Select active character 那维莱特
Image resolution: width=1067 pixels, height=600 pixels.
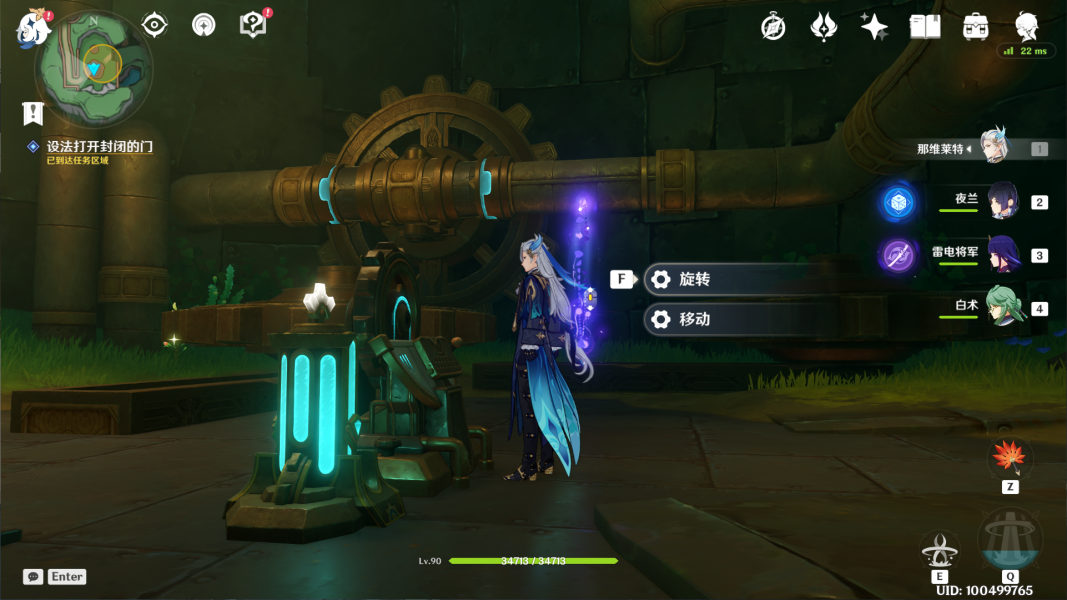click(x=993, y=147)
